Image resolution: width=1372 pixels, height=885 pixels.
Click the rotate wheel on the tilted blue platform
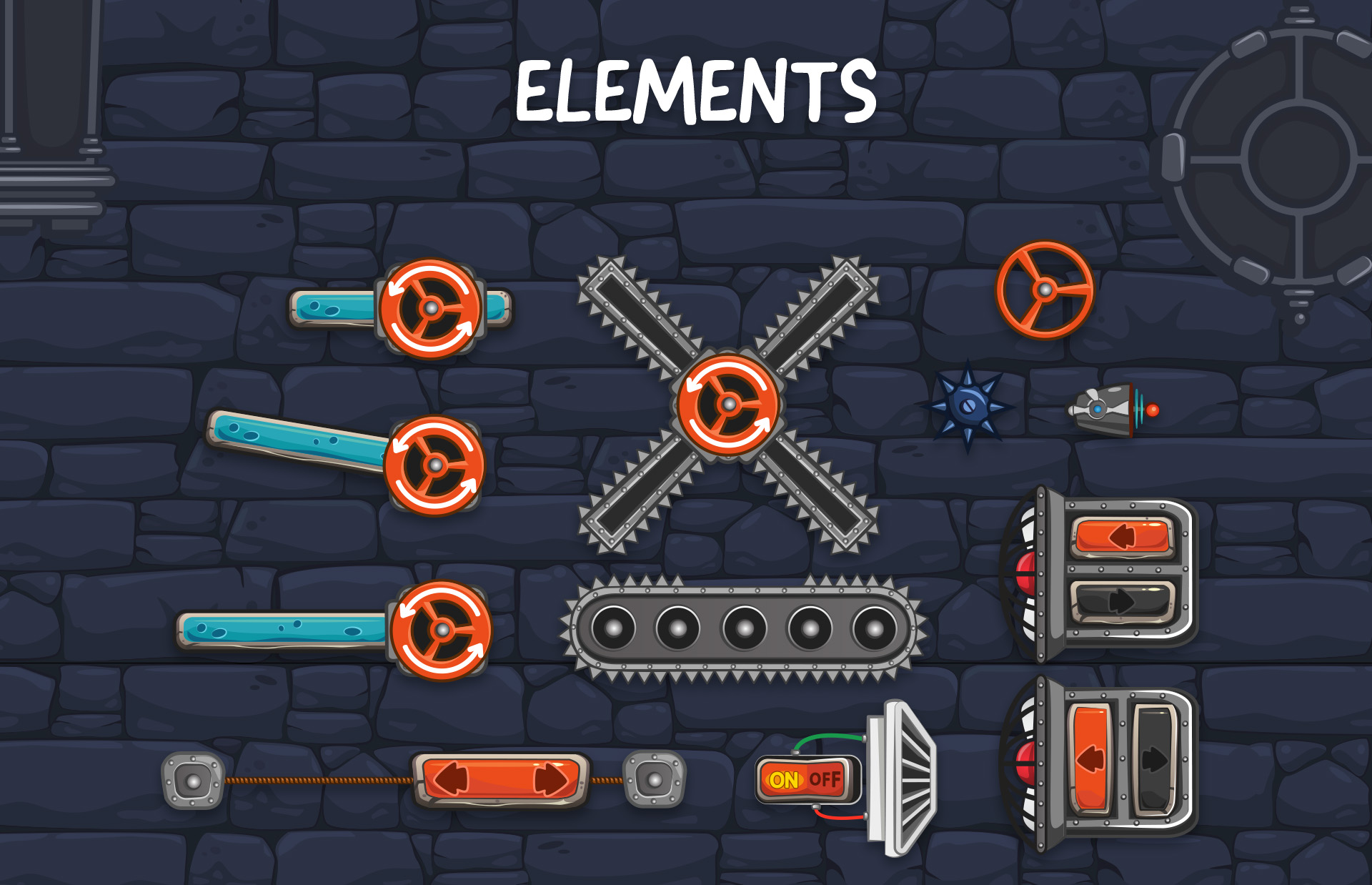434,466
